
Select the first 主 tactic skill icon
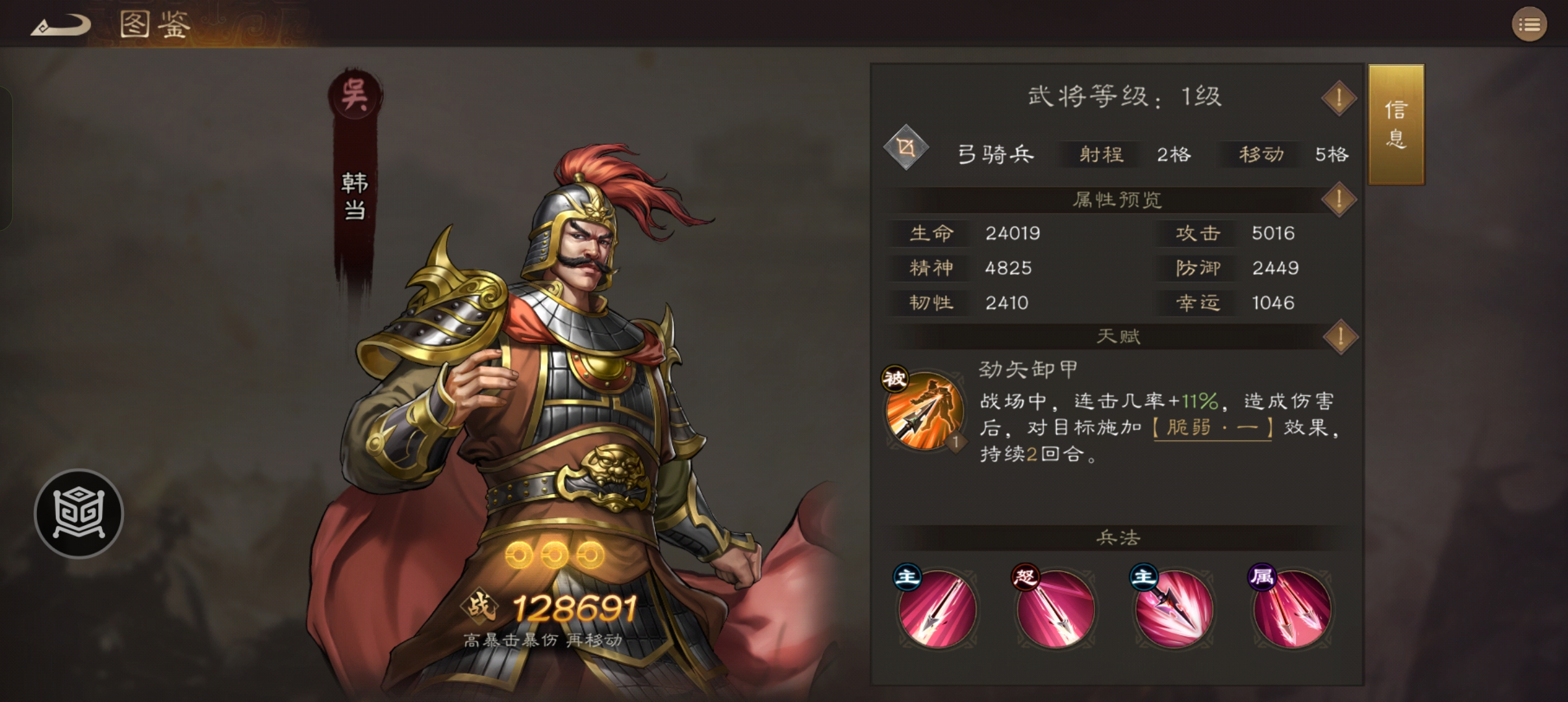tap(937, 608)
